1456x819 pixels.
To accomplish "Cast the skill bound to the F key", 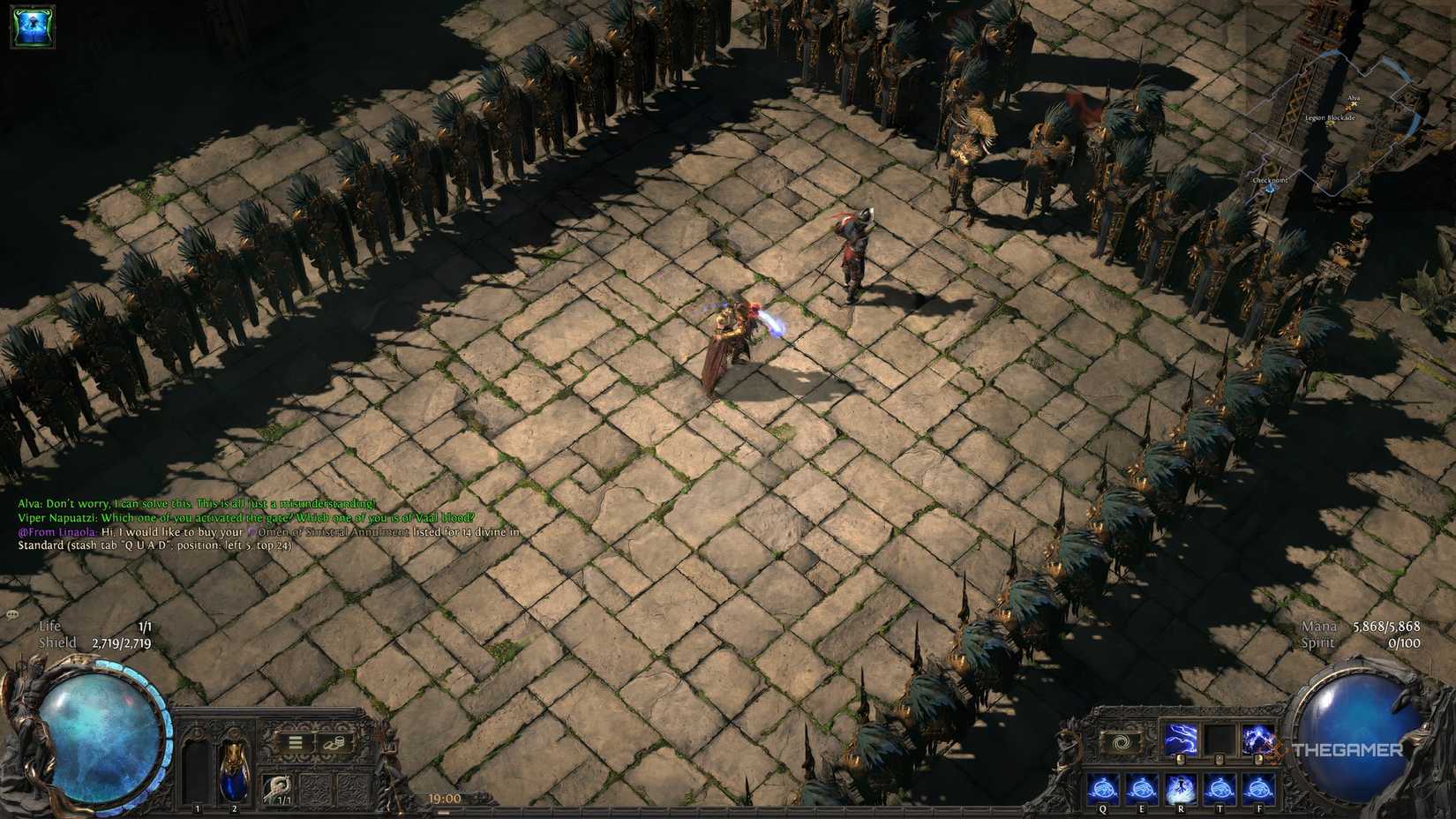I will (x=1258, y=788).
